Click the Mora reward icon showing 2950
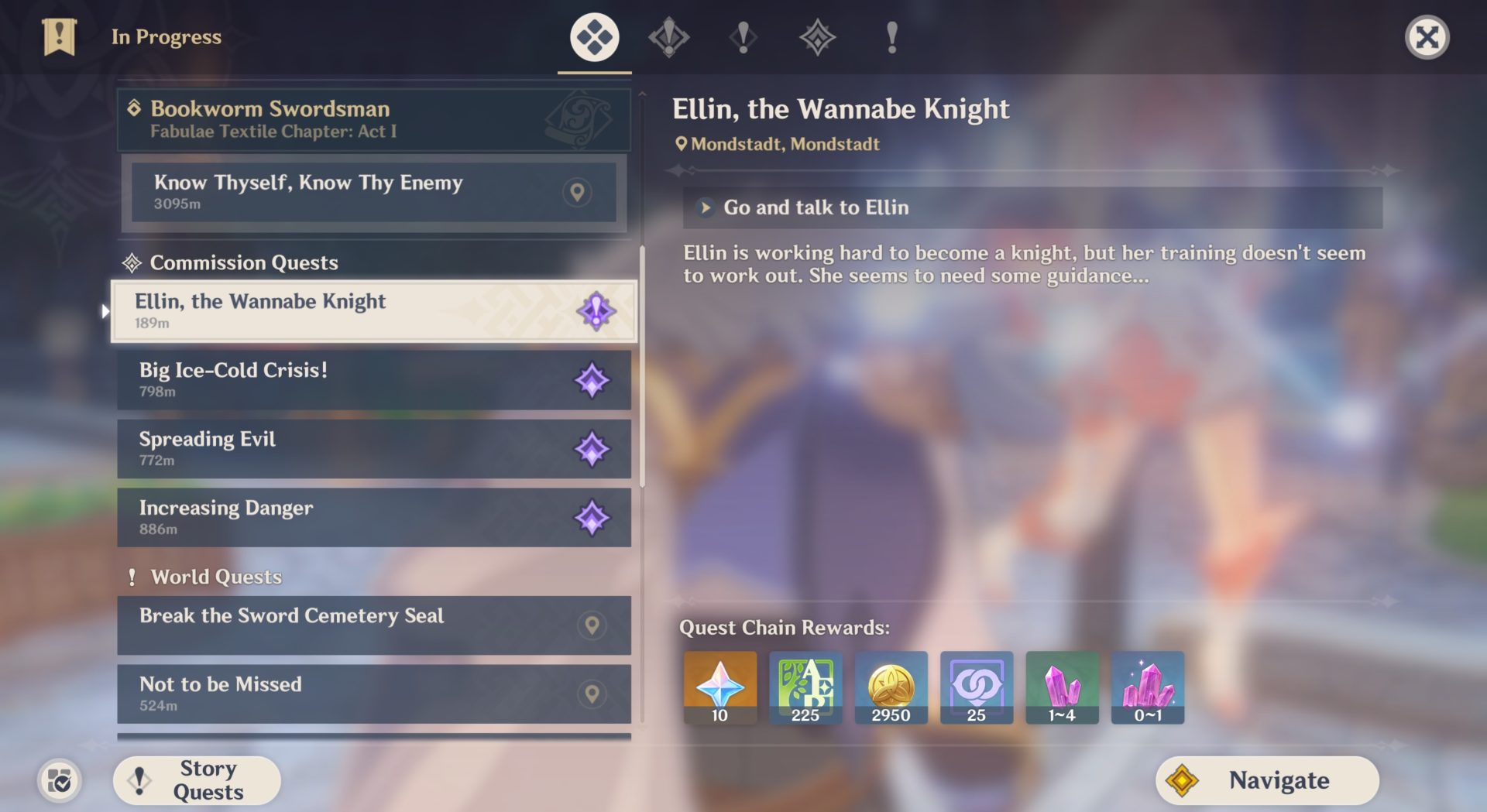Image resolution: width=1487 pixels, height=812 pixels. point(891,687)
